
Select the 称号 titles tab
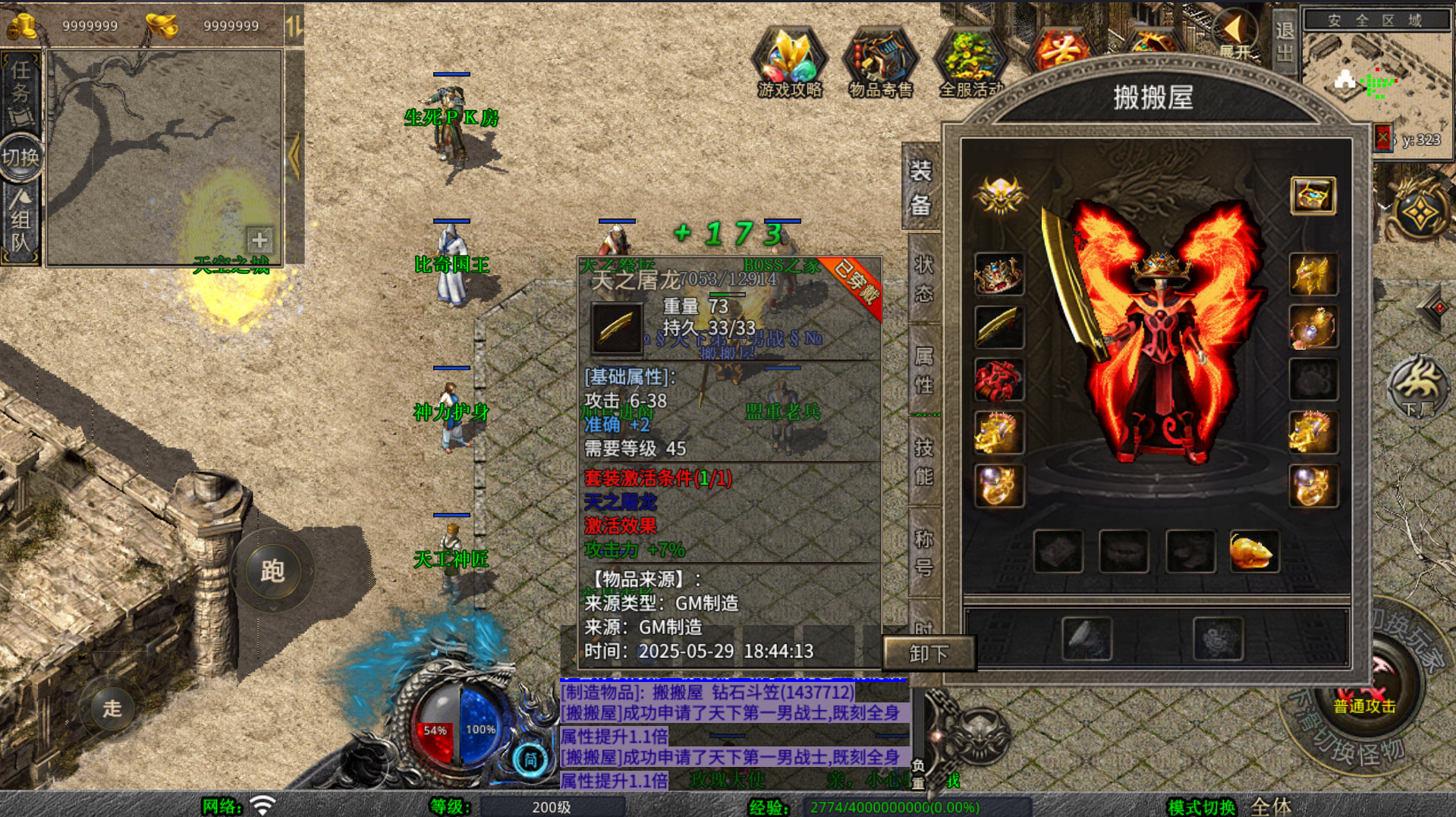(x=923, y=553)
